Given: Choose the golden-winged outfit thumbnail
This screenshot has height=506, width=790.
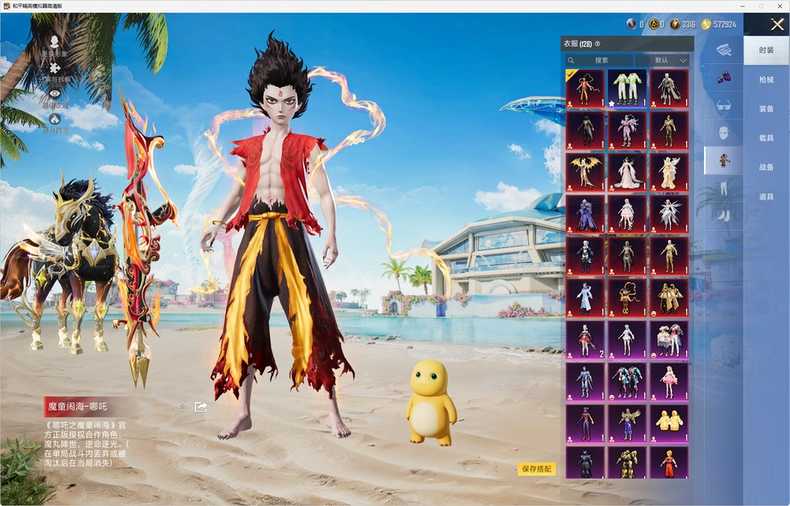Looking at the screenshot, I should coord(585,172).
